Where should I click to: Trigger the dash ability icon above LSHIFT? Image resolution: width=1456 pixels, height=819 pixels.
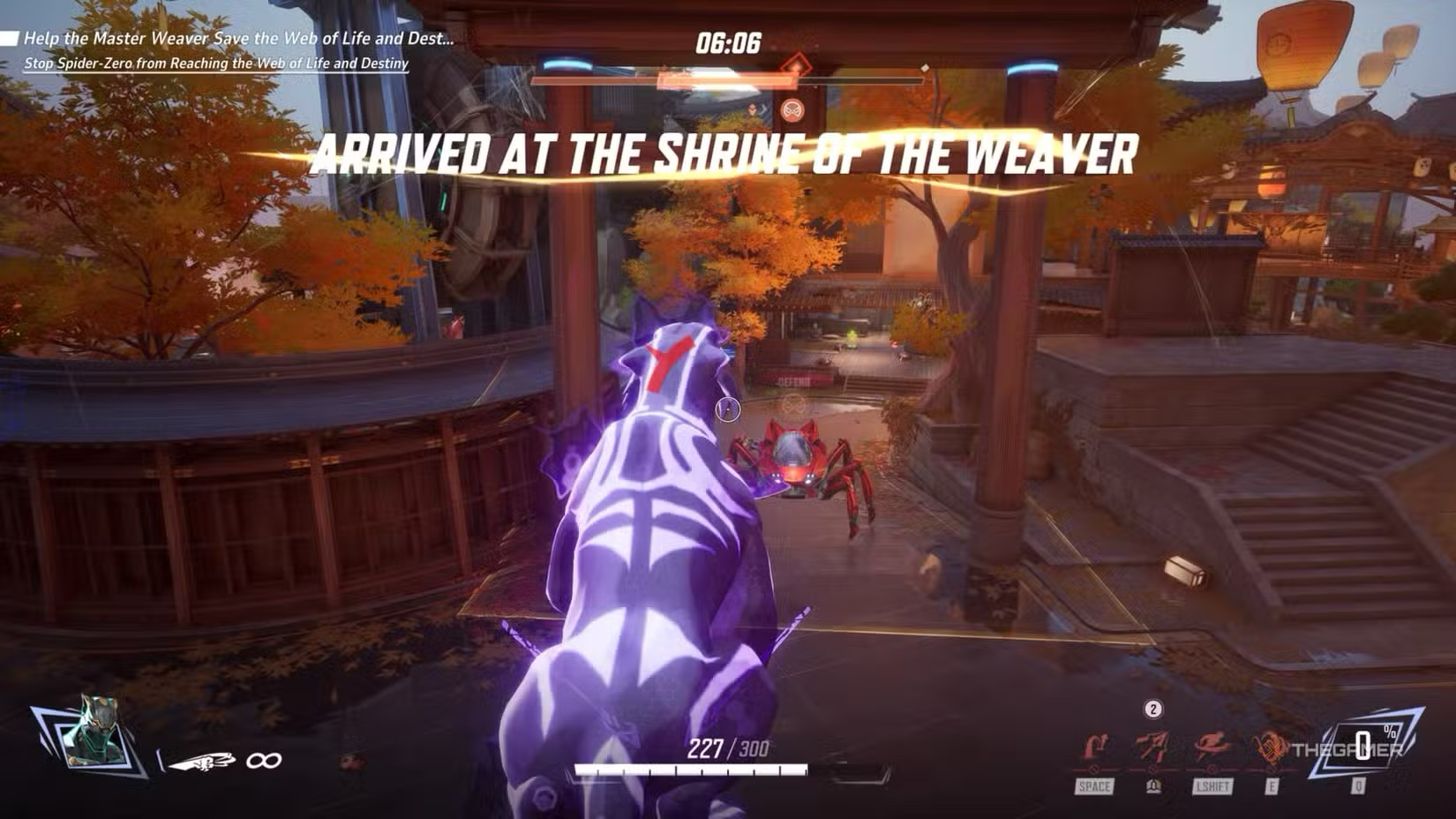coord(1212,748)
